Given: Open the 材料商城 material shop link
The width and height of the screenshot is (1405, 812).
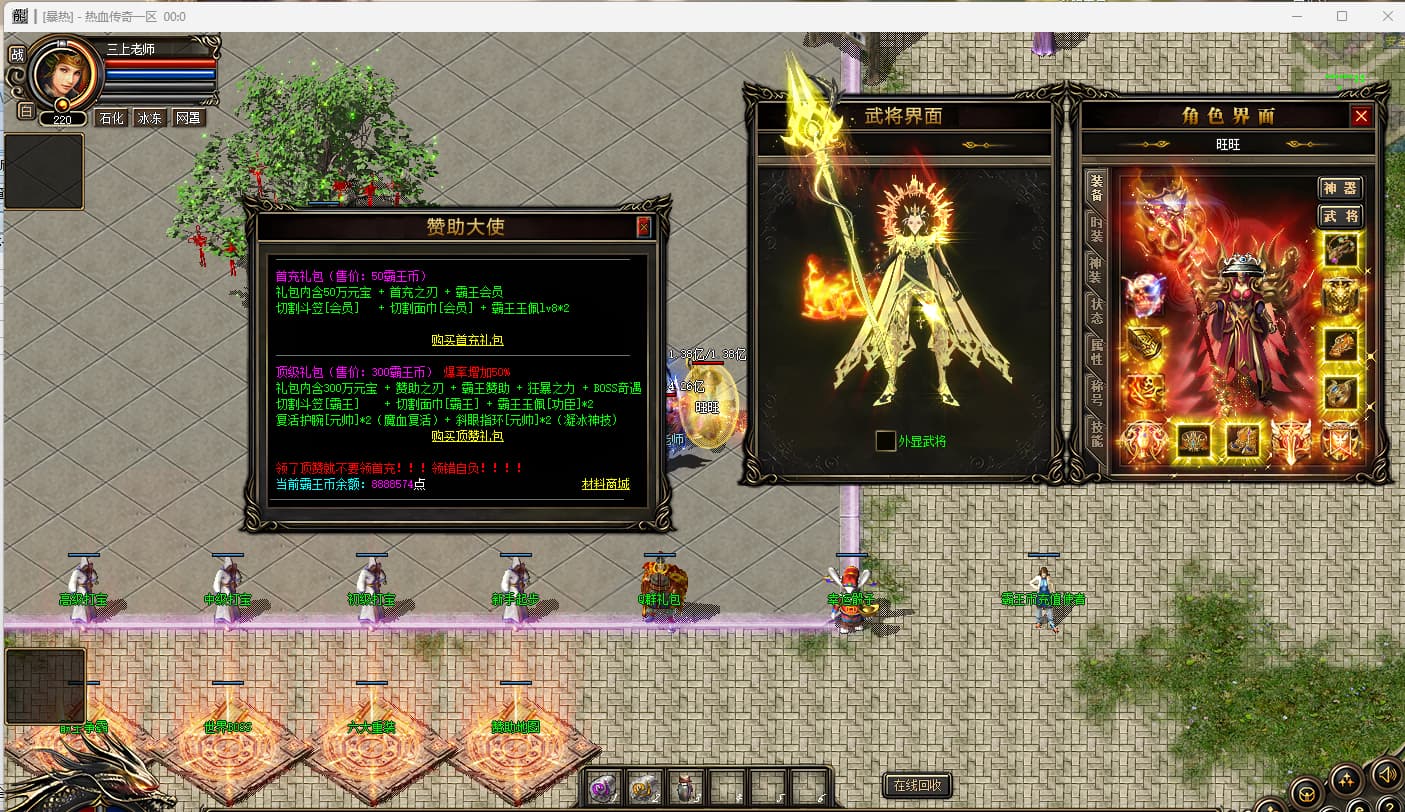Looking at the screenshot, I should pos(606,484).
